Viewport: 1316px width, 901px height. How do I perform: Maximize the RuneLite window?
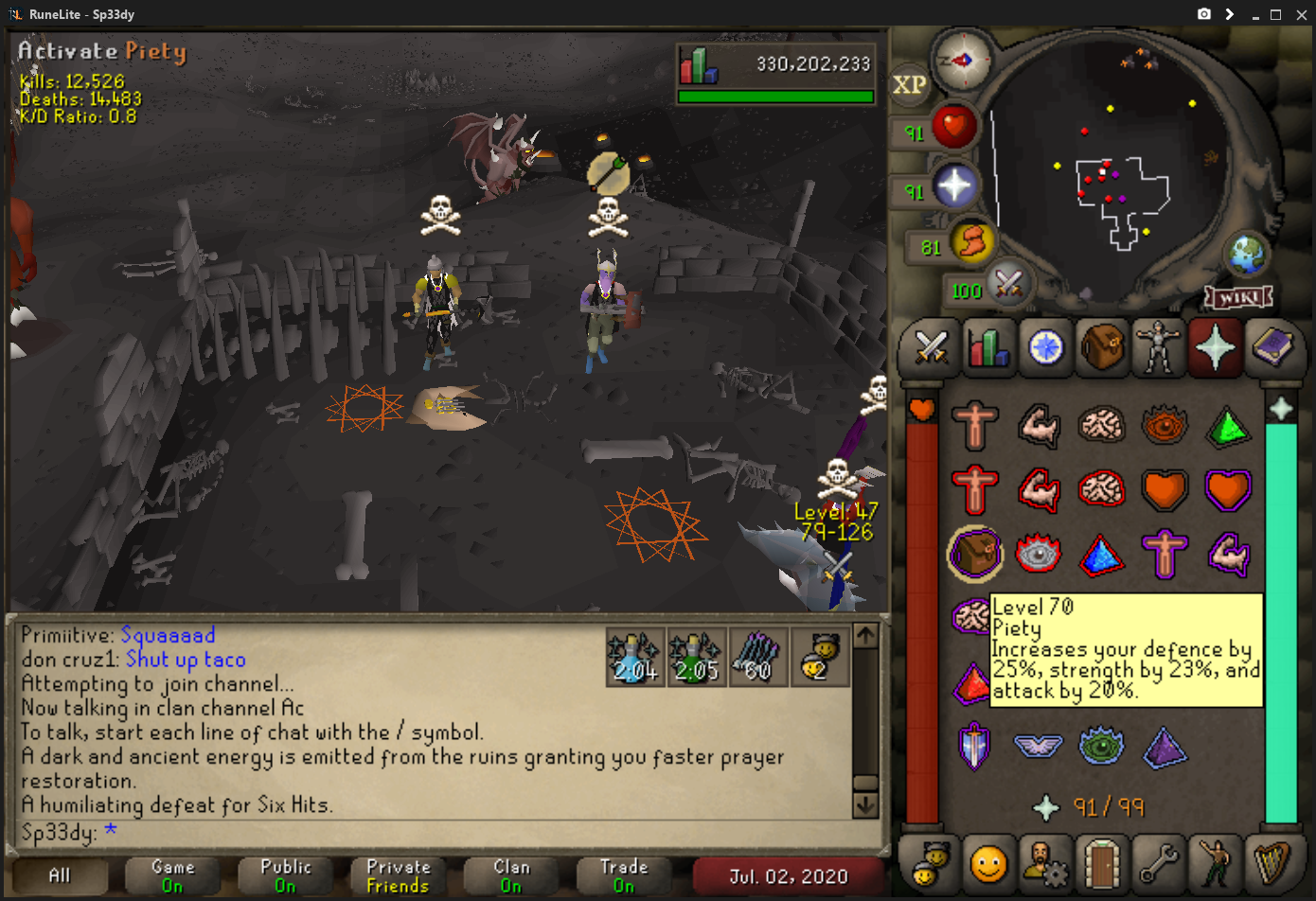pyautogui.click(x=1275, y=14)
